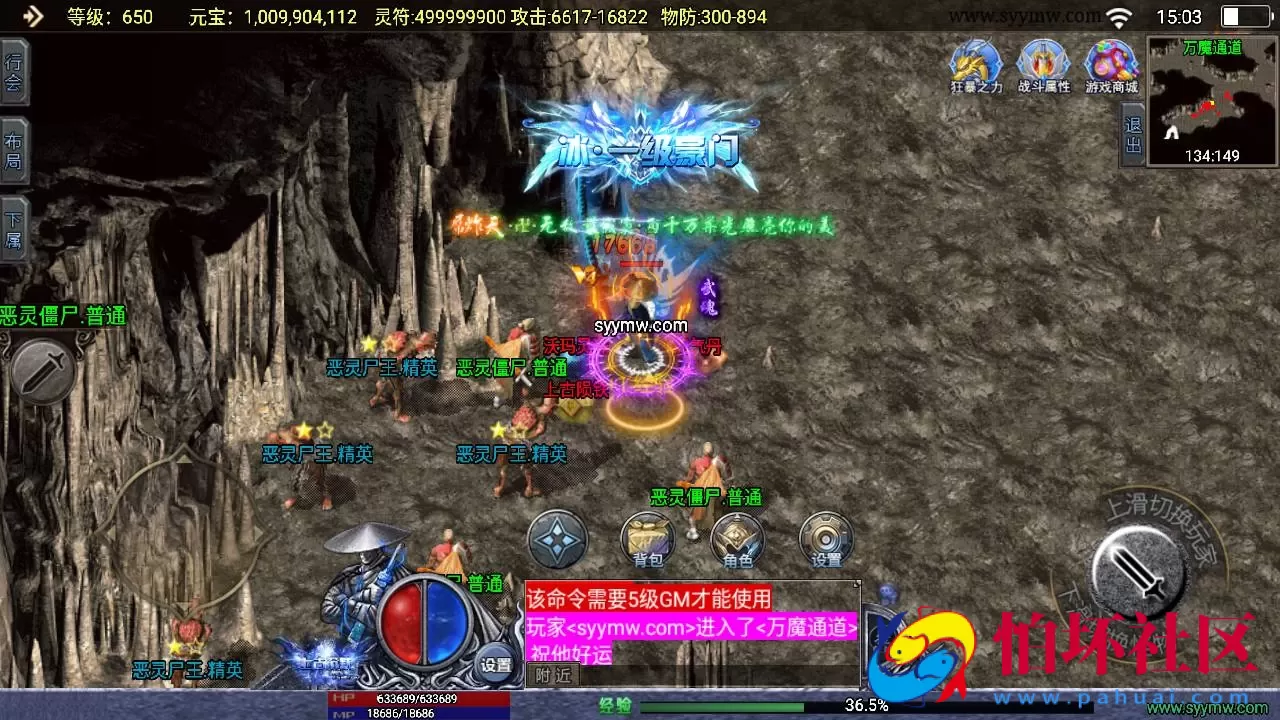Click the chat message box

[x=691, y=626]
